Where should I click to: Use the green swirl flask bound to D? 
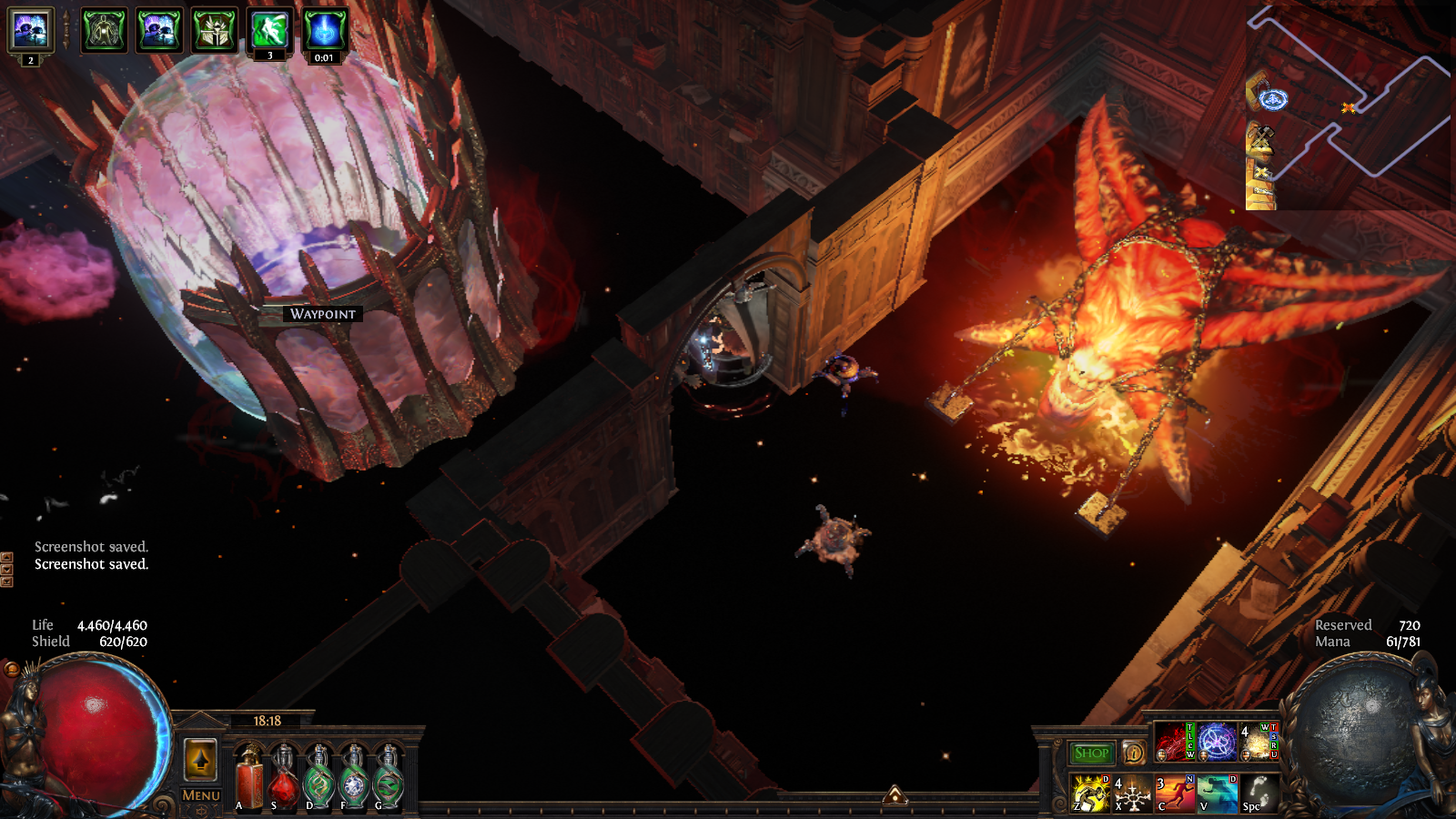(318, 778)
